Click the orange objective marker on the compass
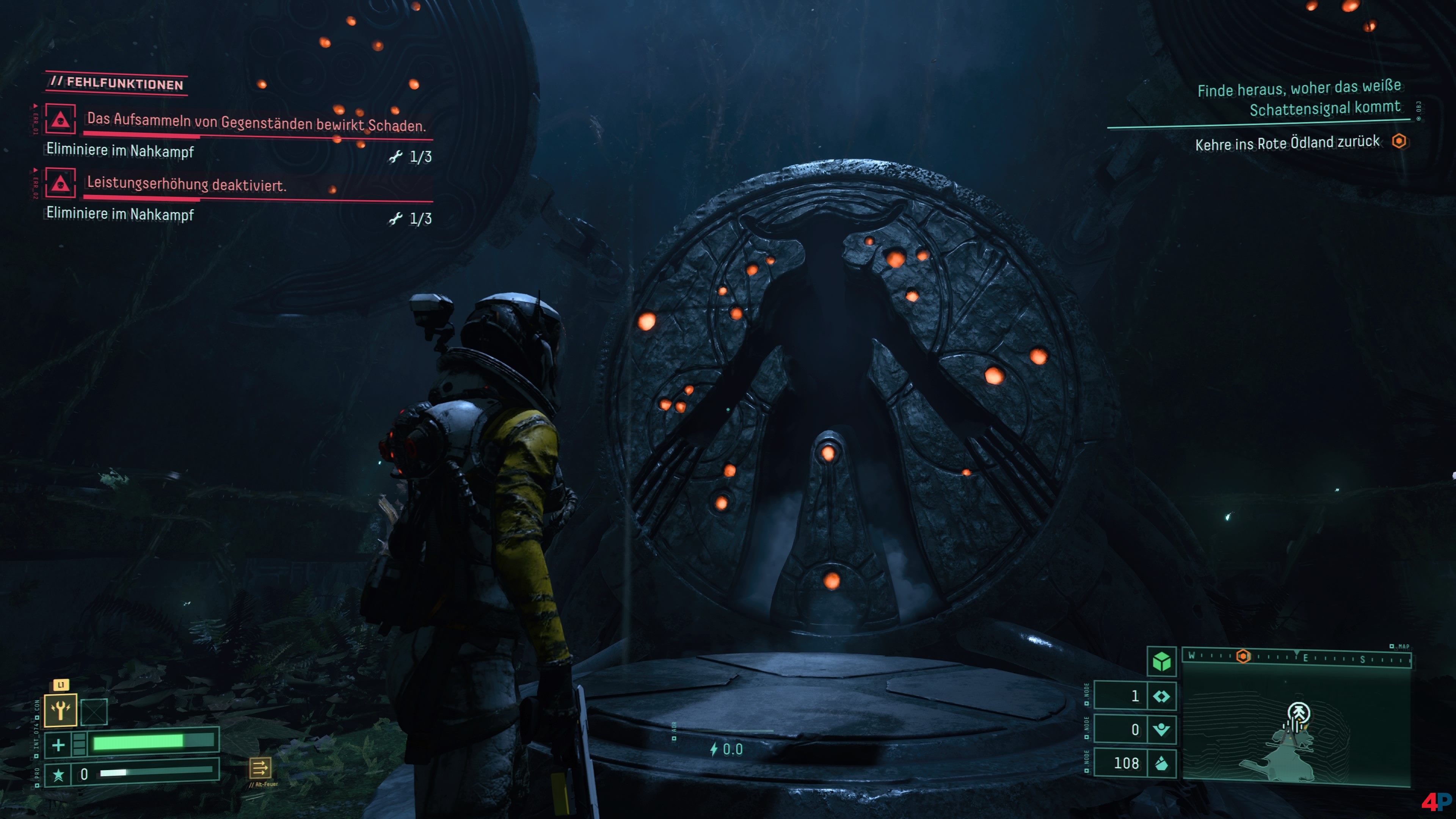 coord(1243,656)
